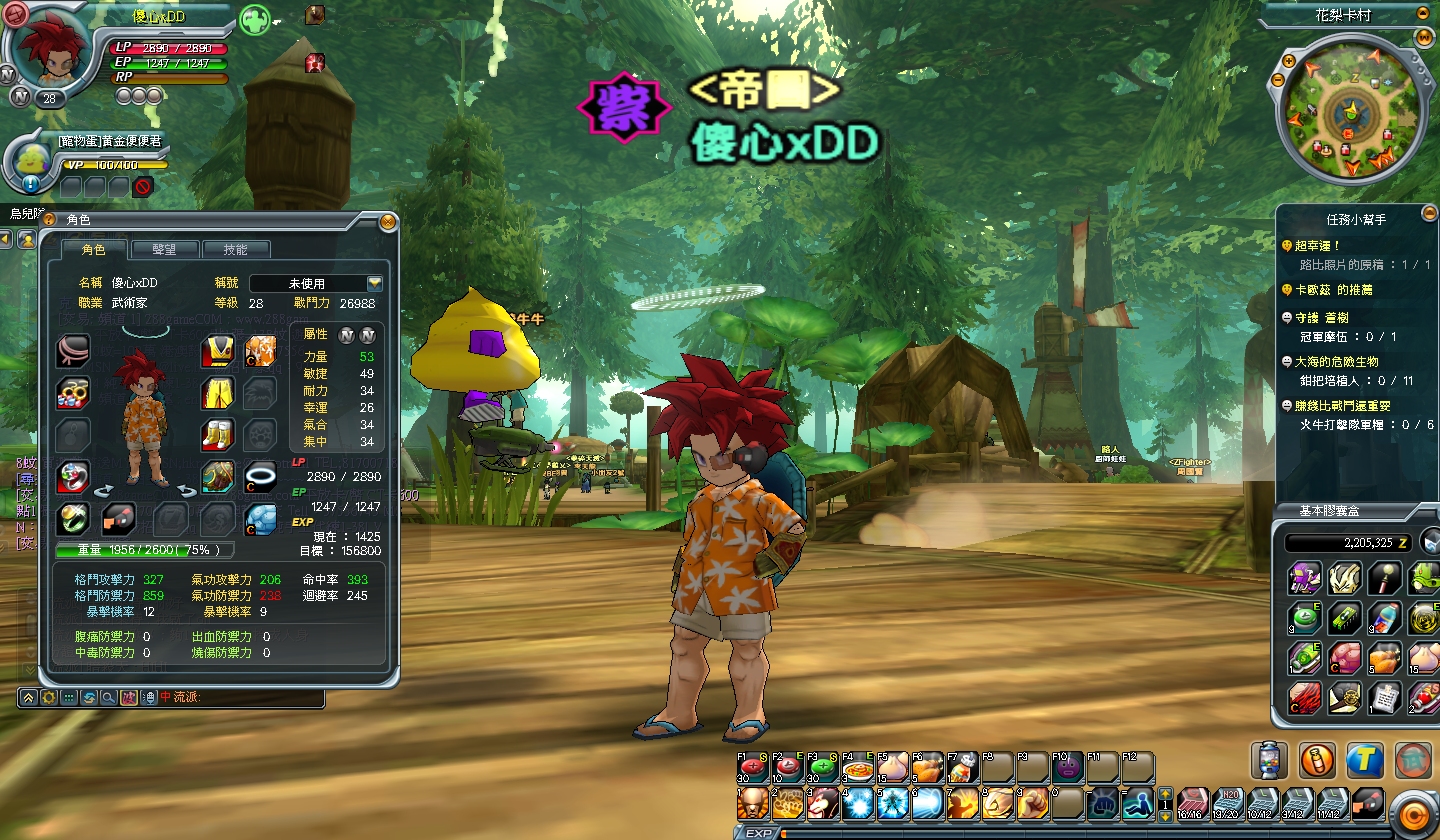Open the capsule vending machine icon
1440x840 pixels.
pos(1269,760)
